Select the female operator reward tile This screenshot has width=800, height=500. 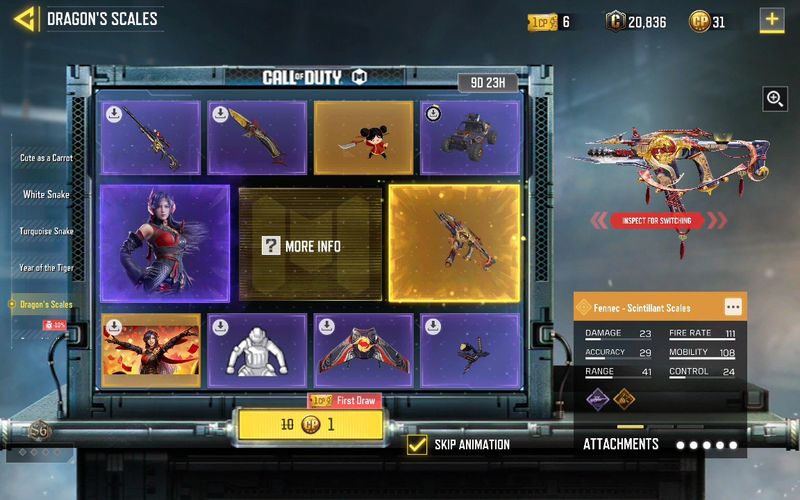pos(165,243)
